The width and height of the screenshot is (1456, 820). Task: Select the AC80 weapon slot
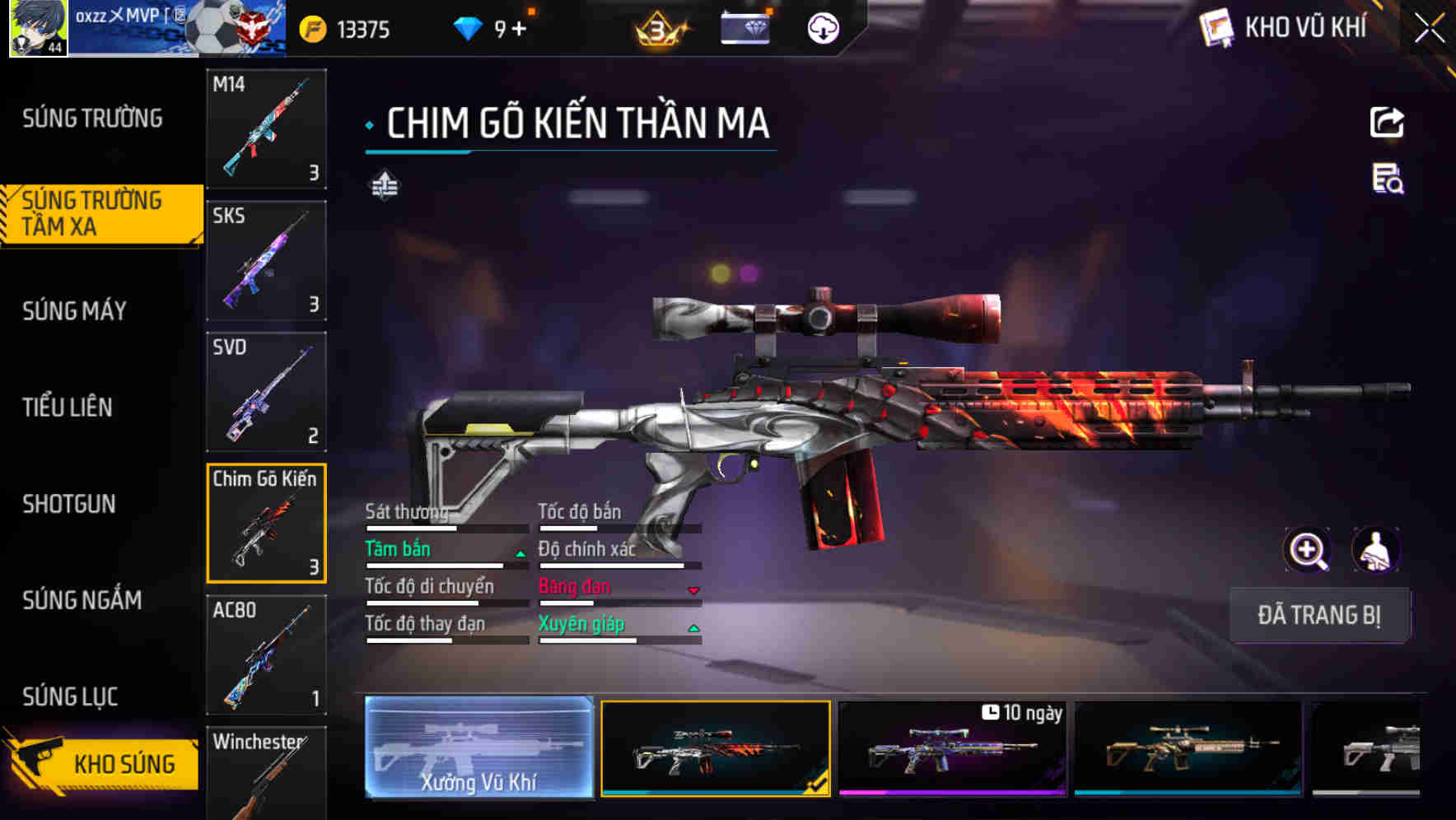266,655
